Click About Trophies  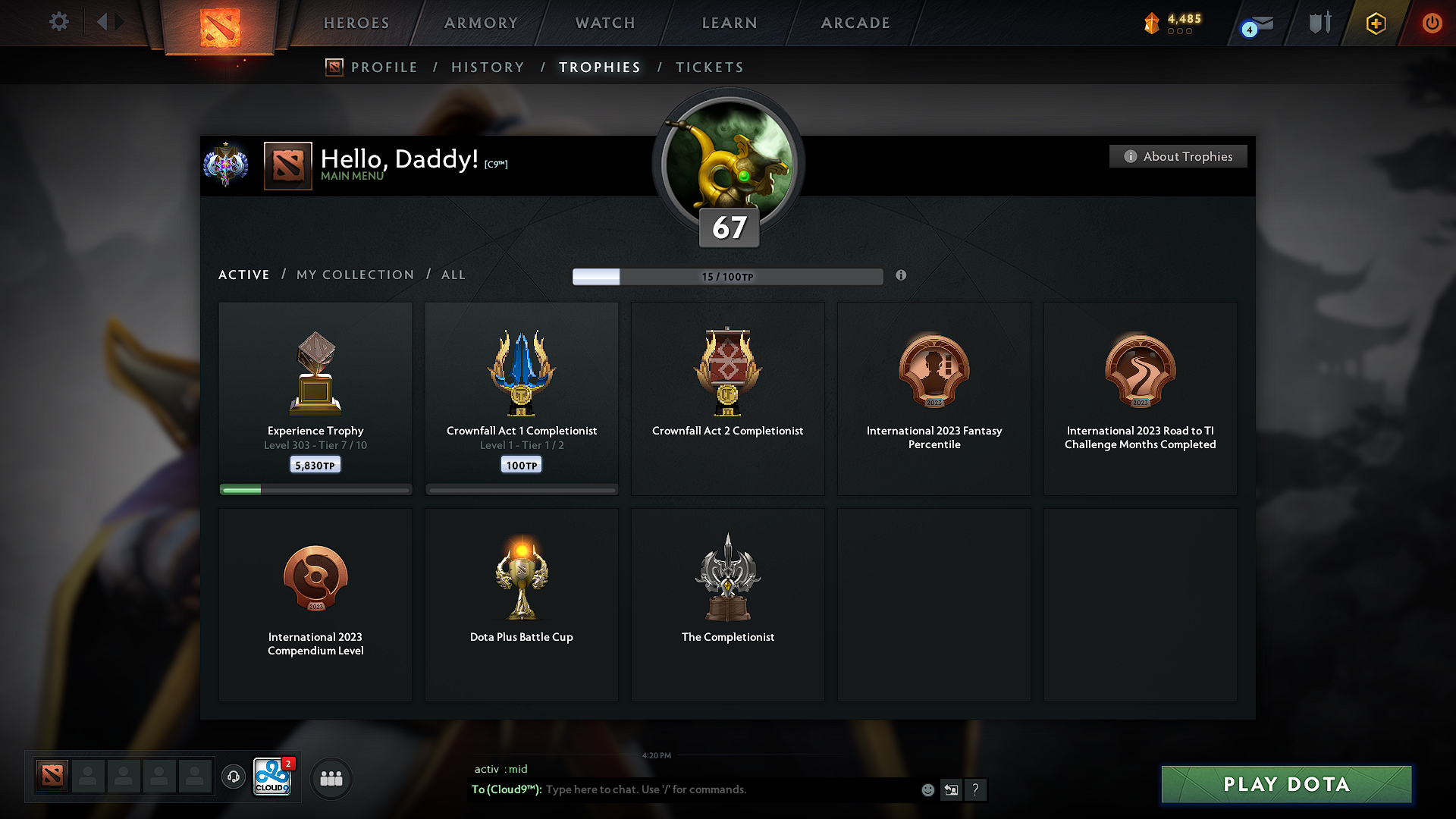(1178, 156)
